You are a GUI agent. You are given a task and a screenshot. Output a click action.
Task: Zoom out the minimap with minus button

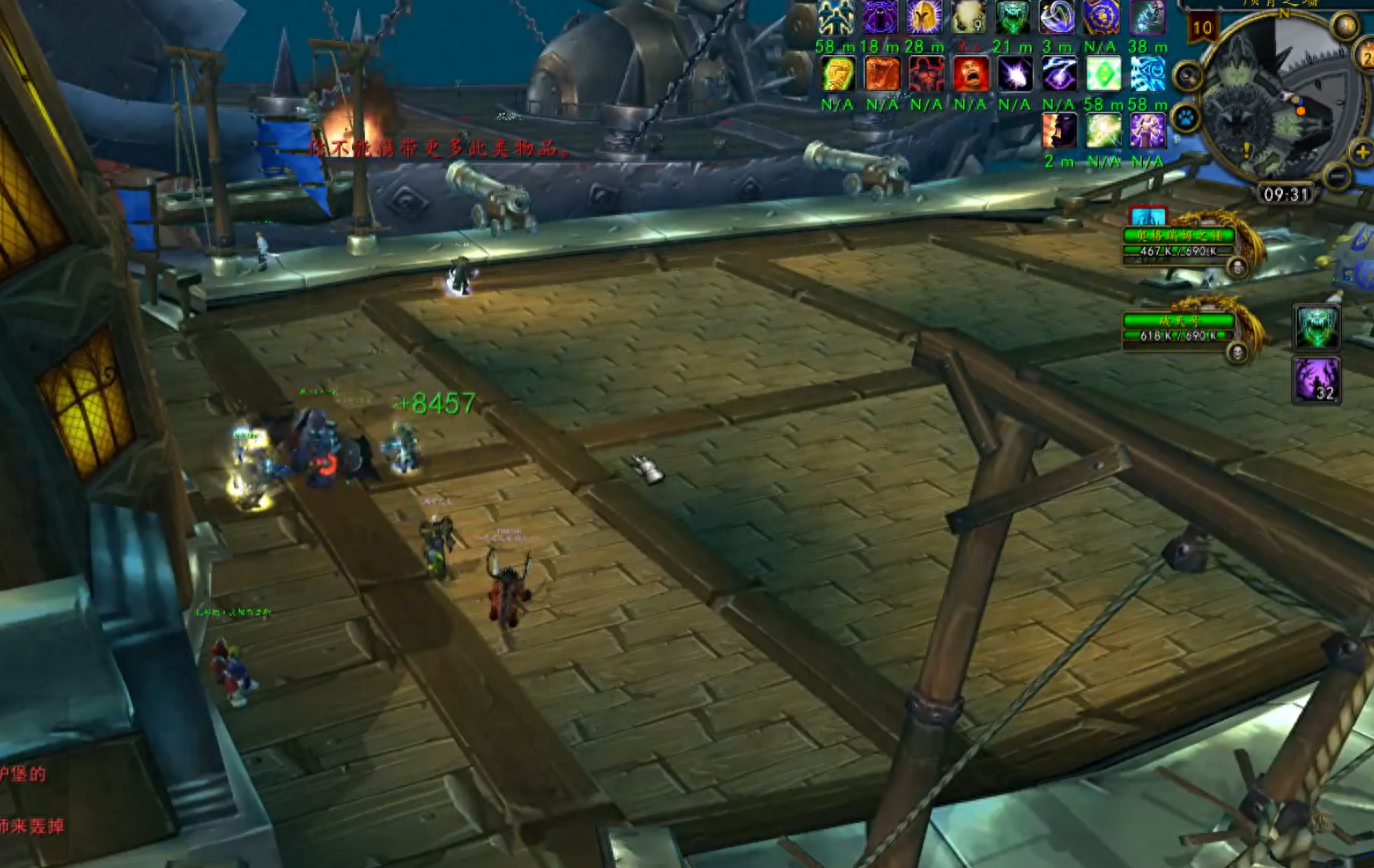tap(1337, 177)
